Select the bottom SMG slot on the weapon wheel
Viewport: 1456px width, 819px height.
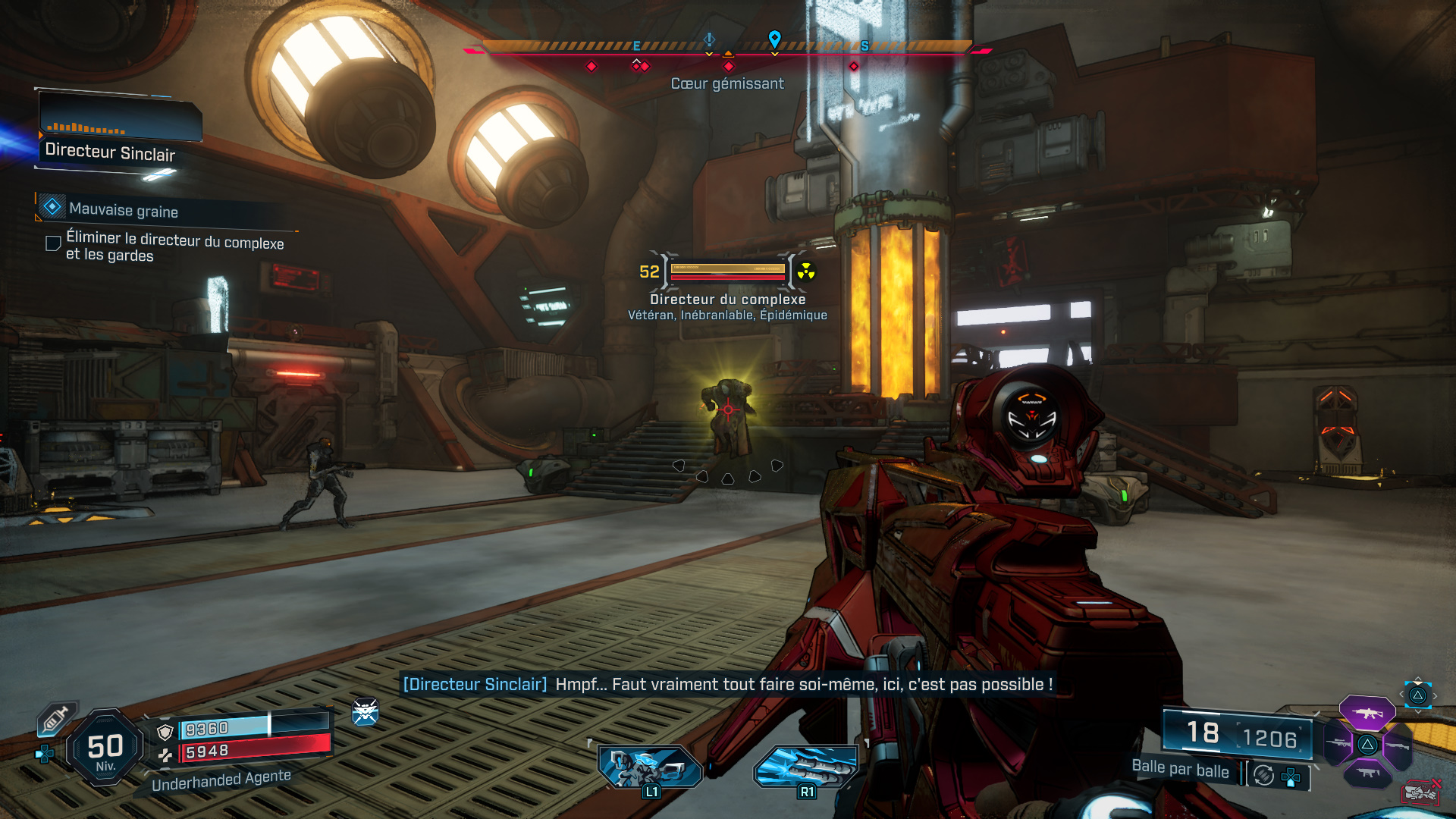pos(1367,773)
